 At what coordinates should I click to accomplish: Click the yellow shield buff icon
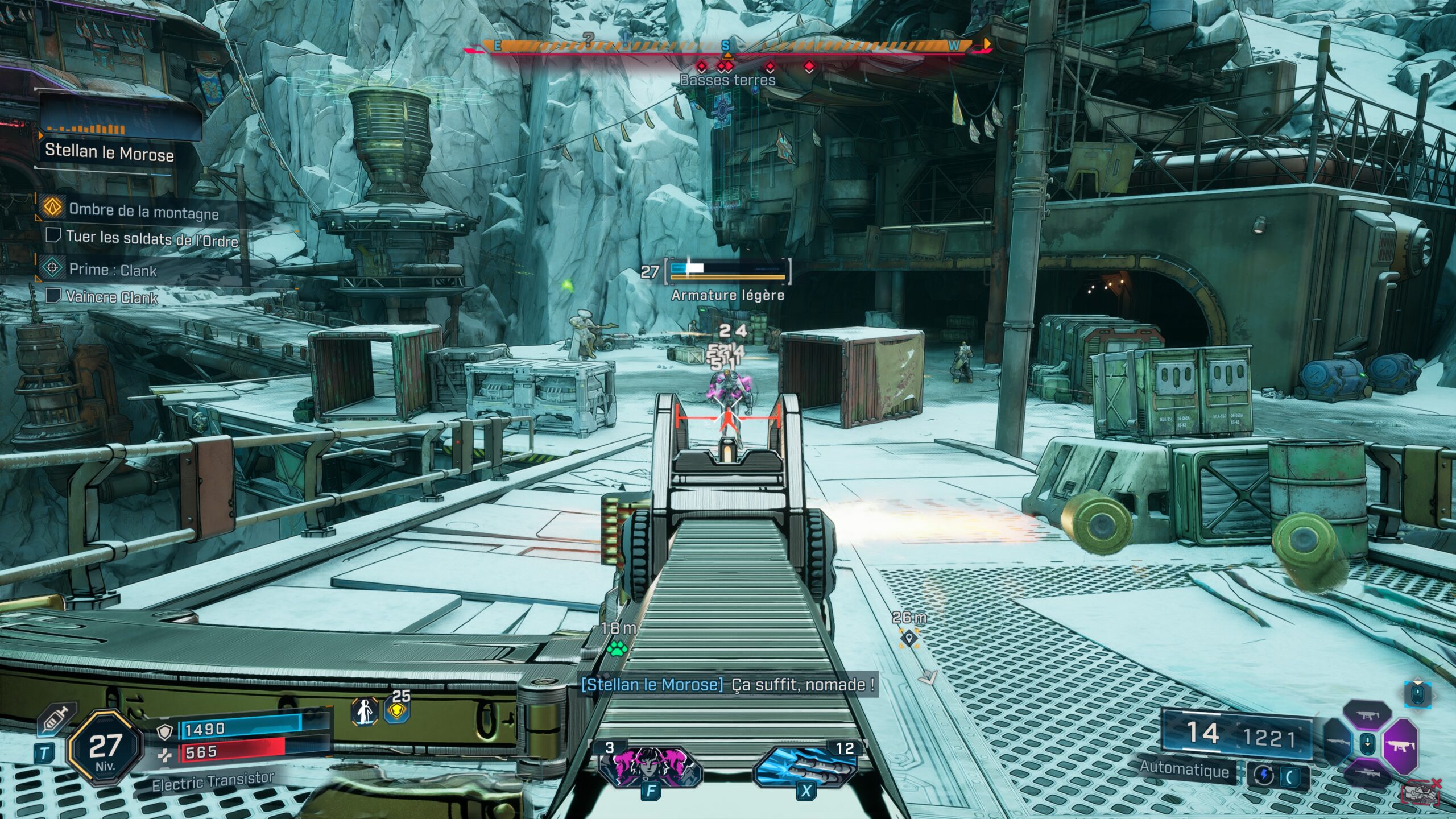click(398, 711)
